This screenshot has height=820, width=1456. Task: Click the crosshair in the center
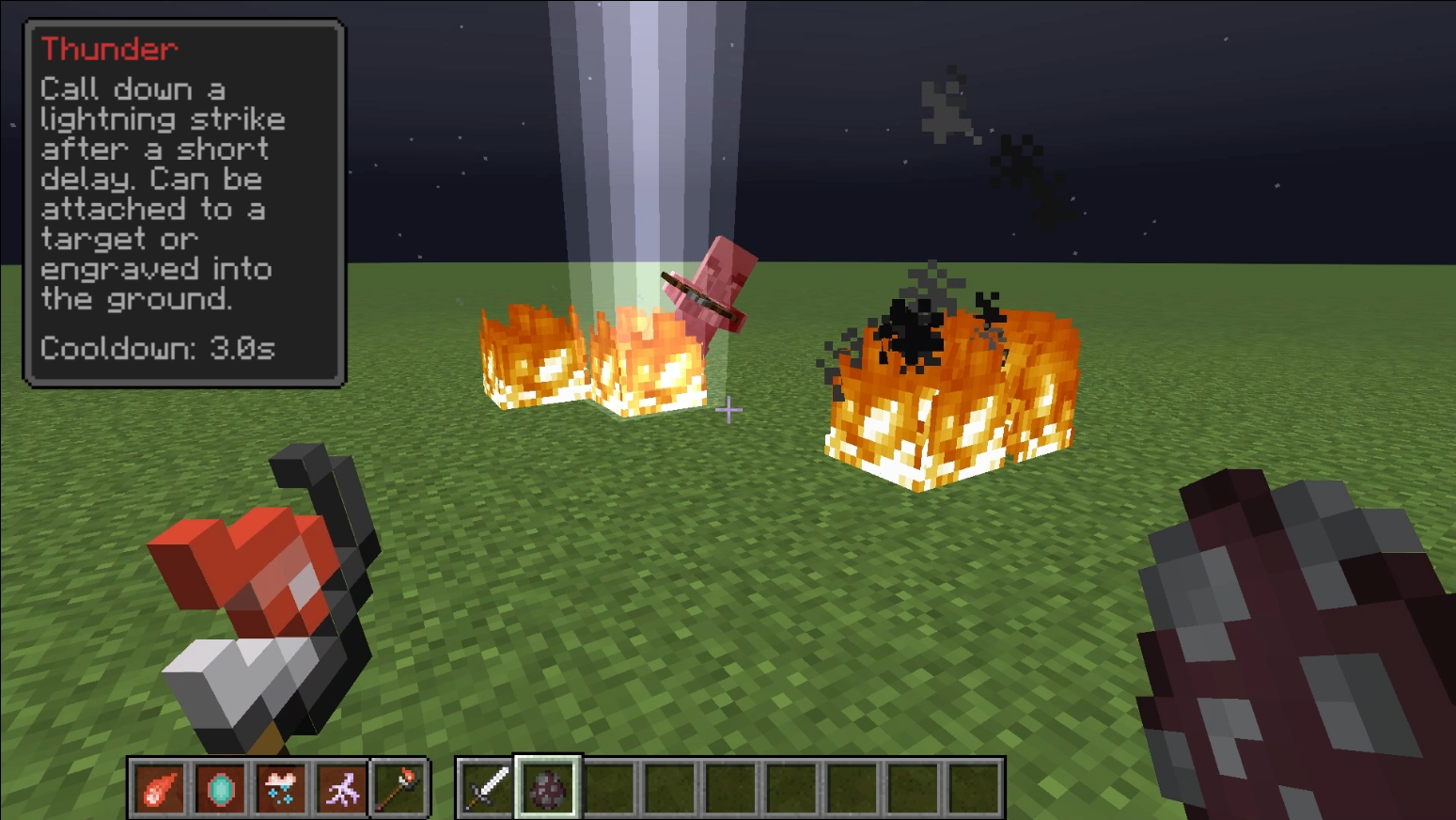click(x=728, y=410)
